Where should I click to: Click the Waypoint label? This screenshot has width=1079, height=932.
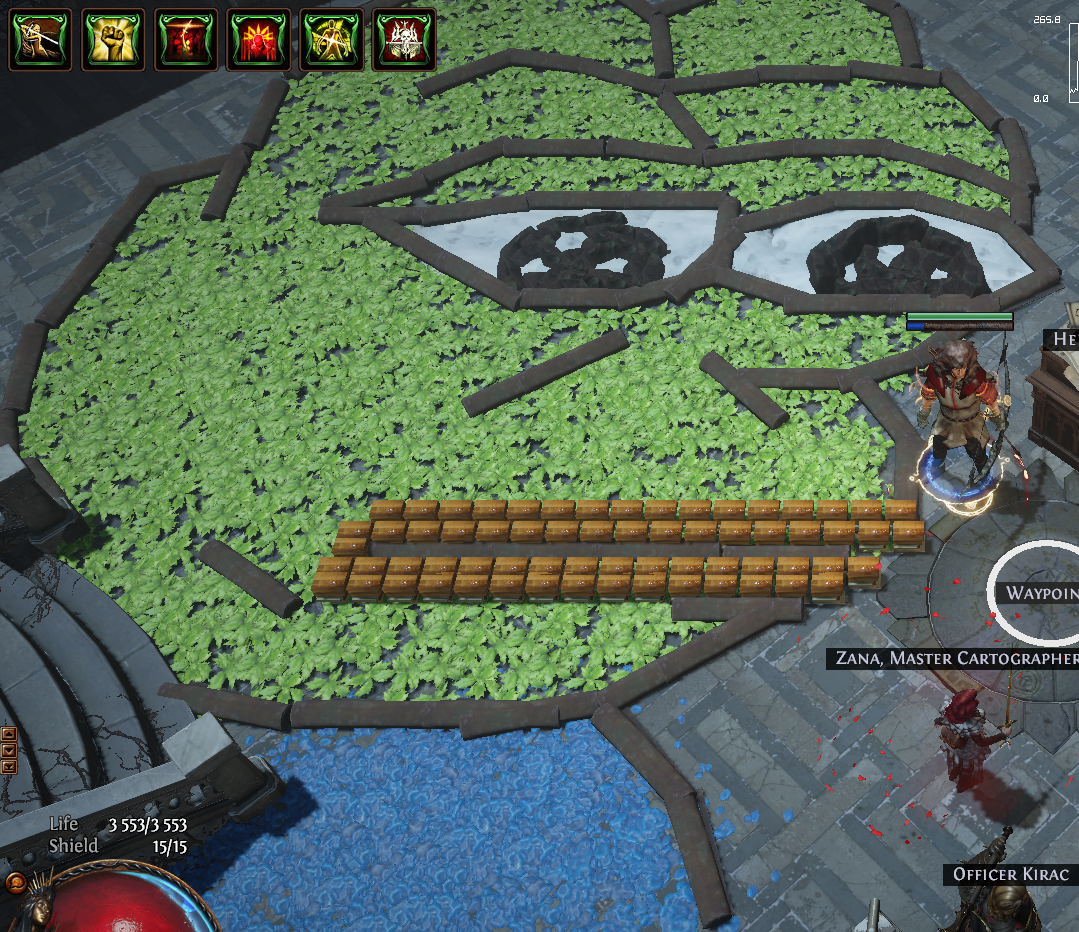(x=1040, y=593)
